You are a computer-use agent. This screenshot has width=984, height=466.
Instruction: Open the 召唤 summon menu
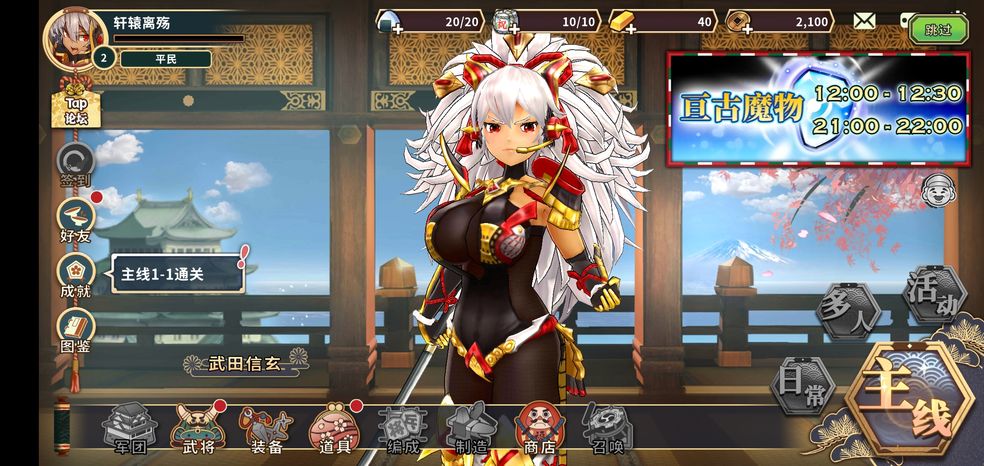[607, 428]
